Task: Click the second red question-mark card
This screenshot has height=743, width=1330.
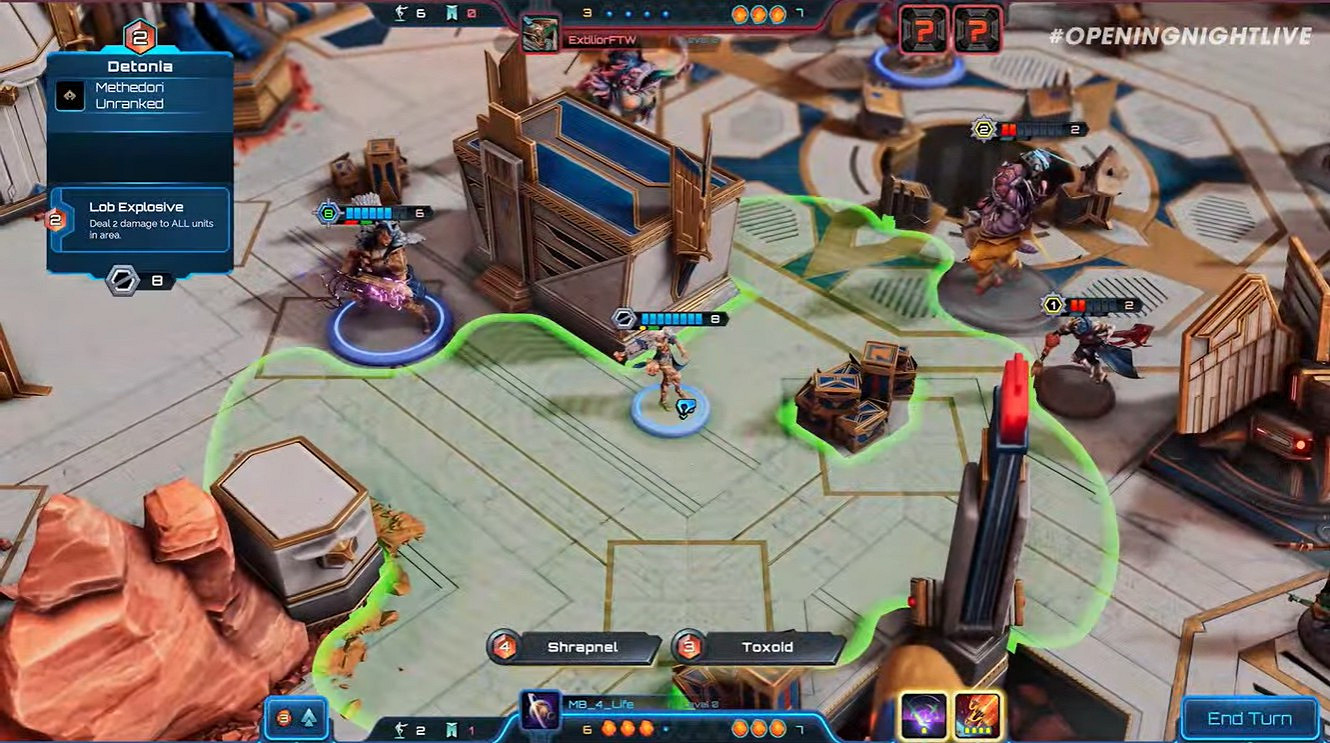Action: [975, 30]
